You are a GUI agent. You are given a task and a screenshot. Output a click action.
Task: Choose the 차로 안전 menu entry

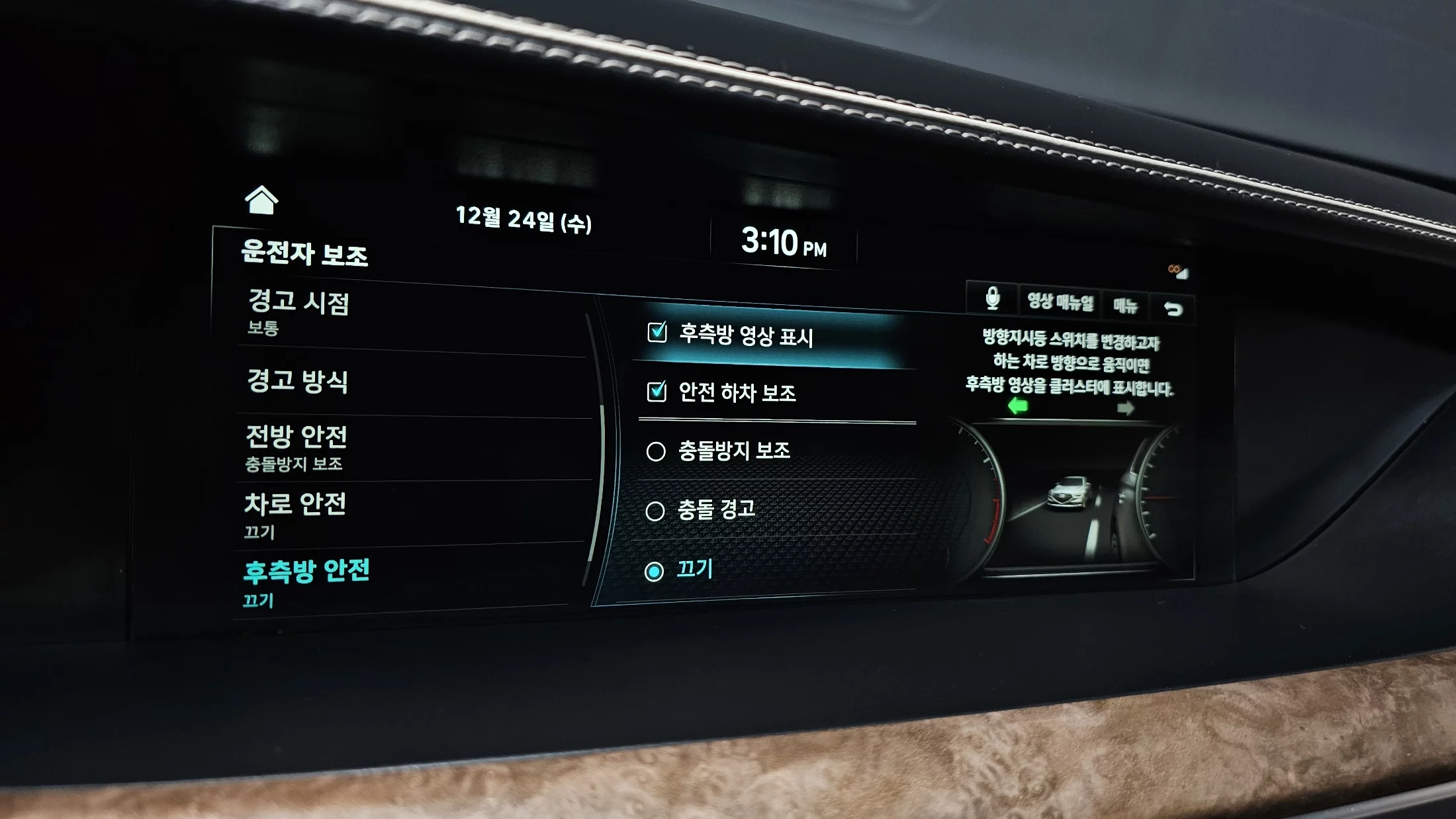[x=295, y=513]
